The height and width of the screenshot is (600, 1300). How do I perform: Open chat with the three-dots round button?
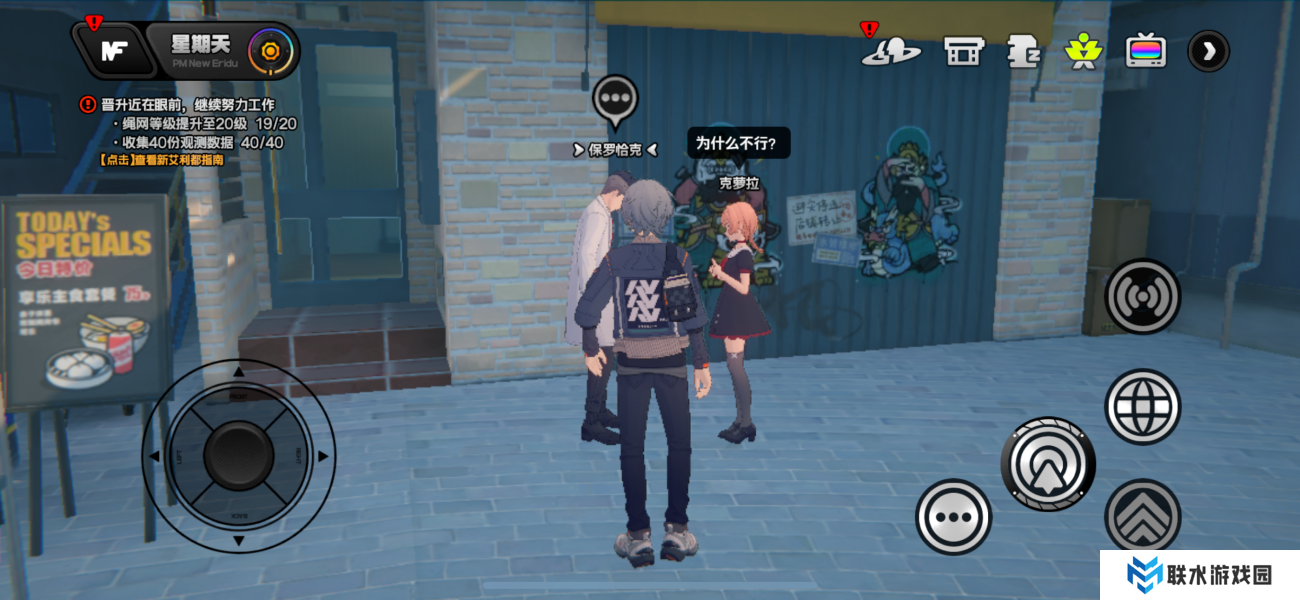(x=953, y=517)
